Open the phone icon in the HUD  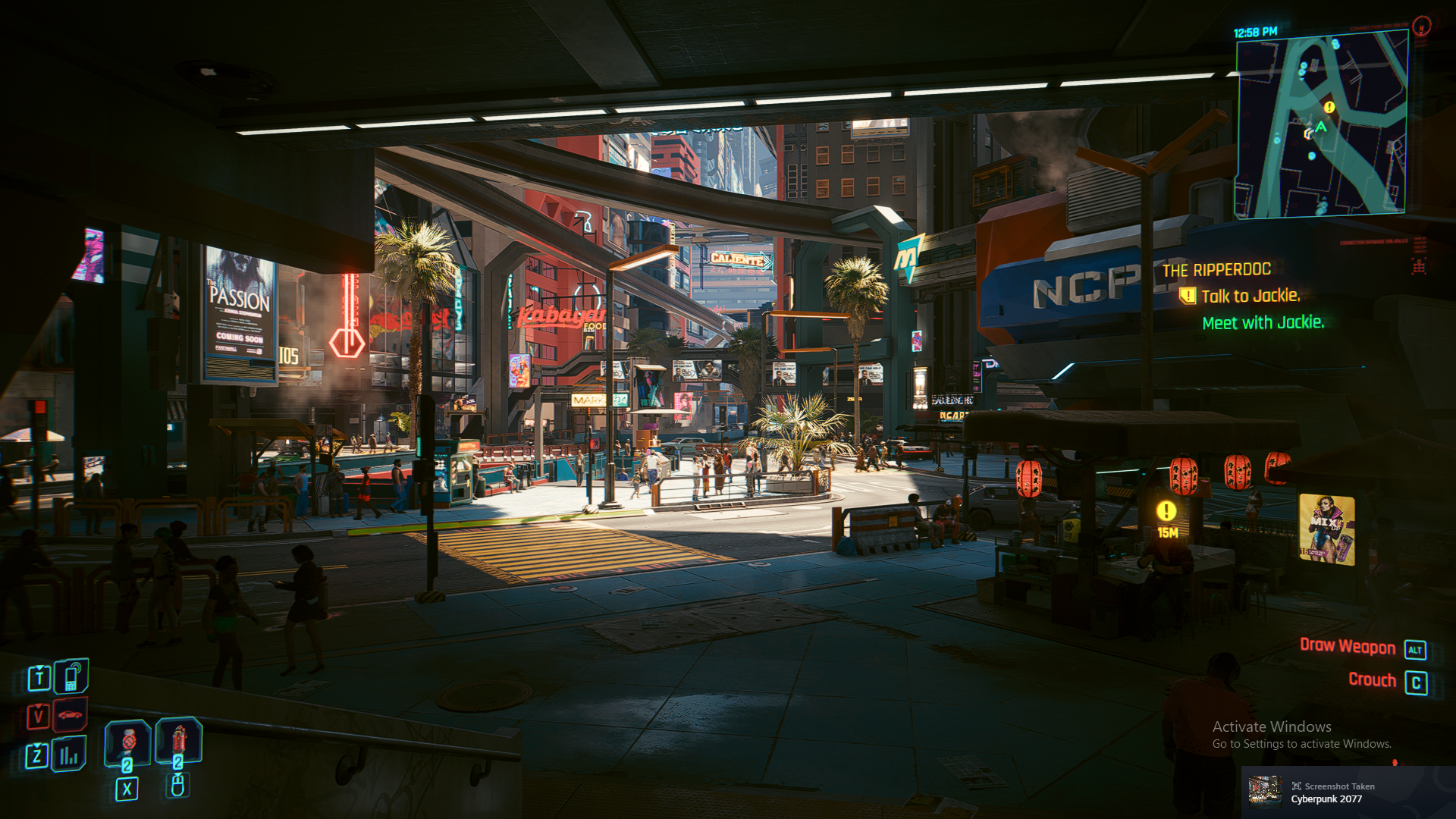(71, 676)
